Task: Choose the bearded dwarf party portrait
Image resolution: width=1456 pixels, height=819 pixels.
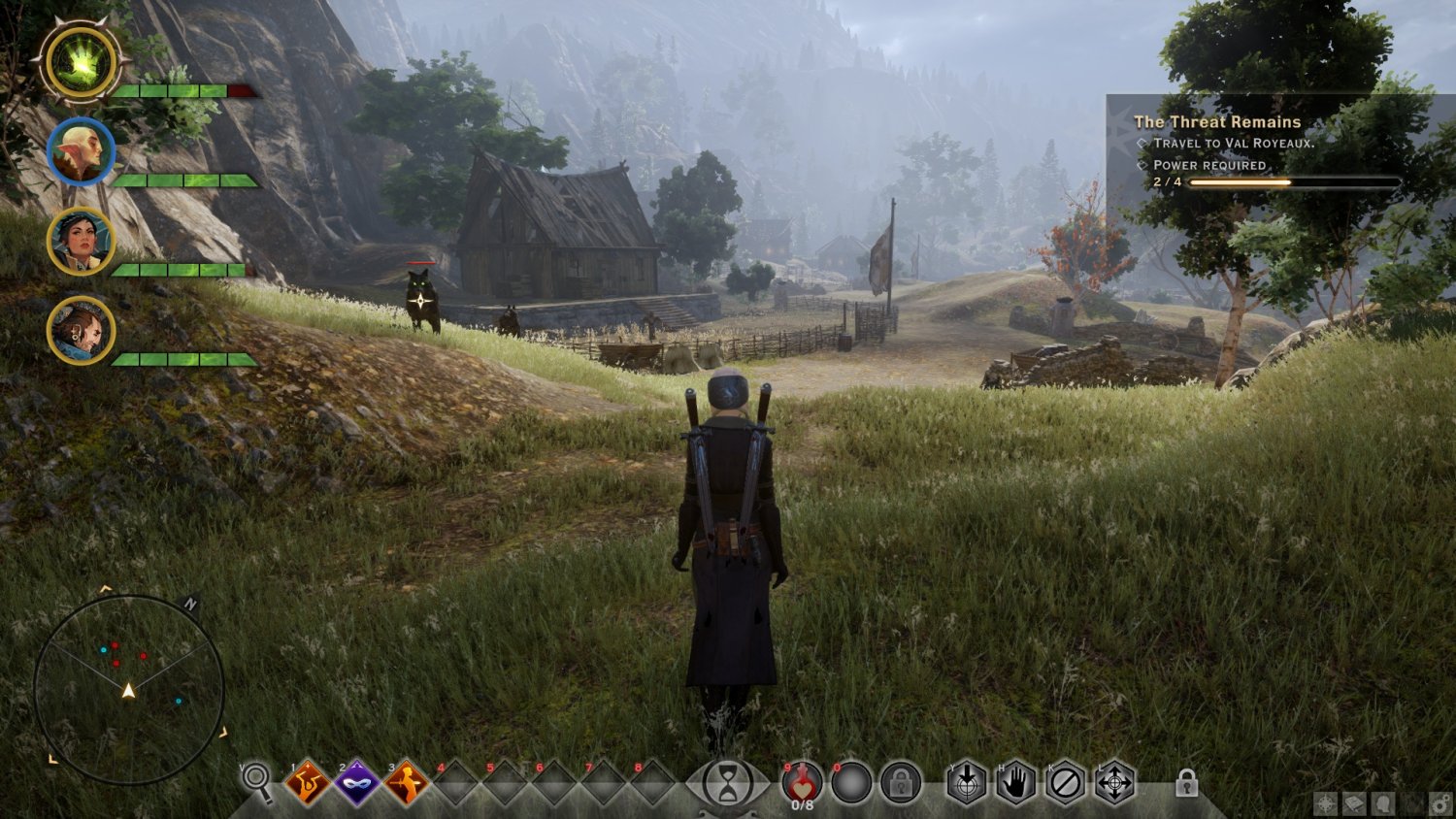Action: (81, 330)
